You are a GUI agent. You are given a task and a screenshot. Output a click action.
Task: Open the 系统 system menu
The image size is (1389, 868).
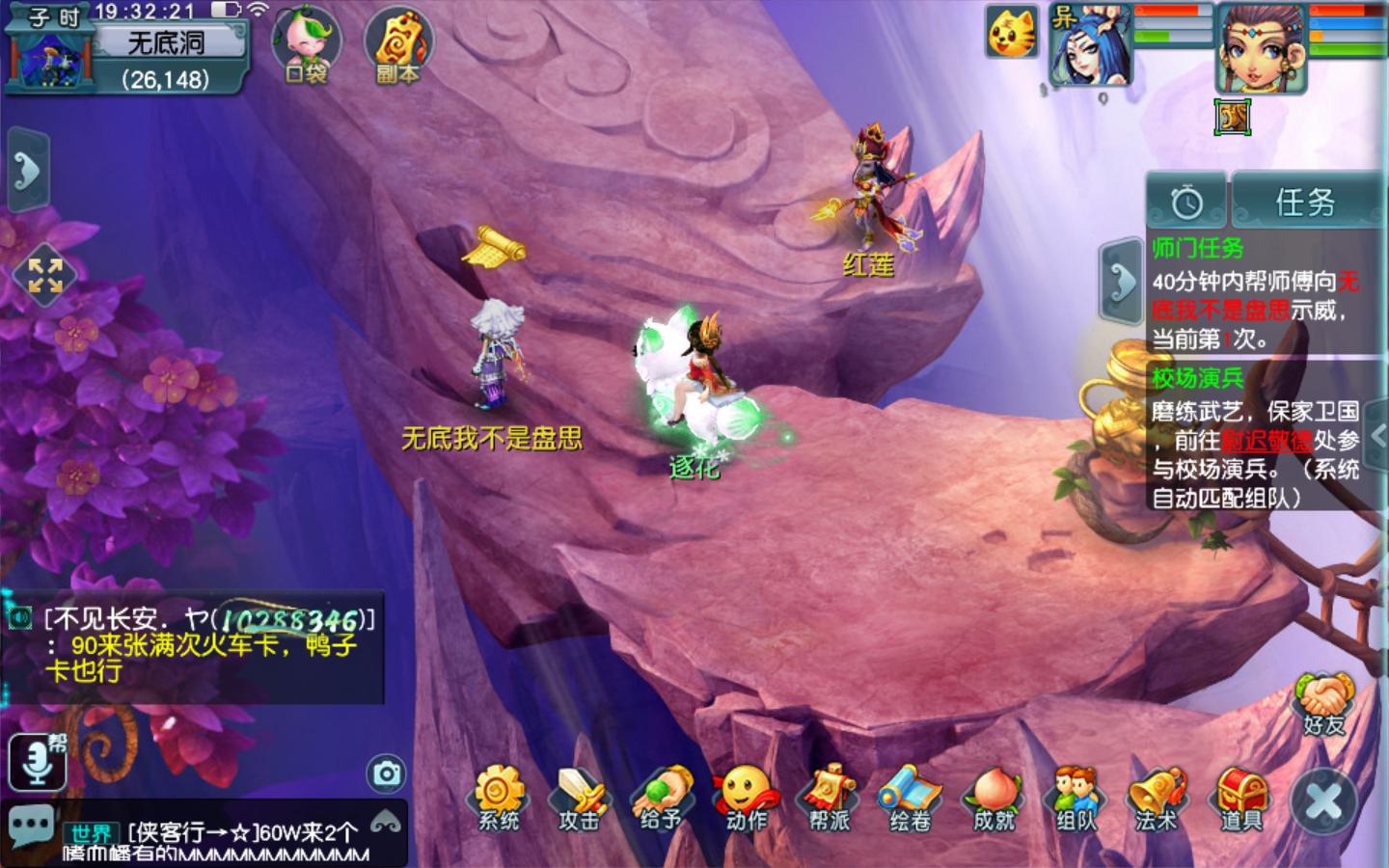coord(499,797)
